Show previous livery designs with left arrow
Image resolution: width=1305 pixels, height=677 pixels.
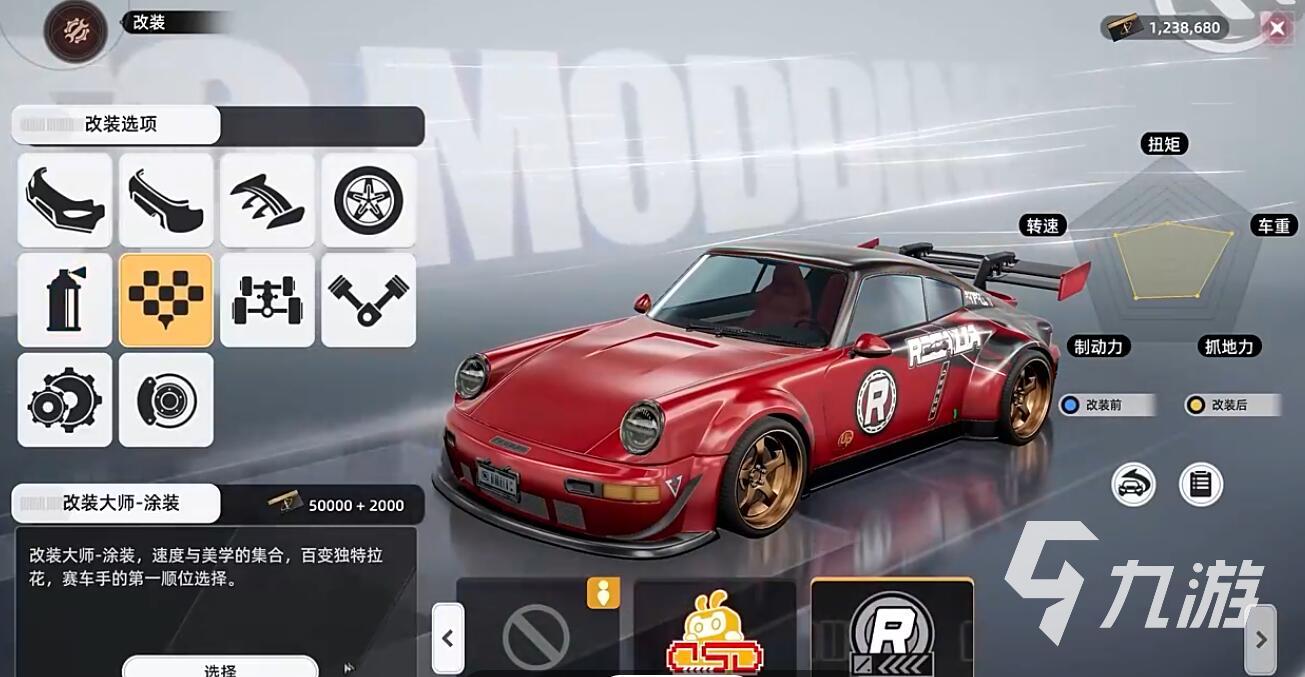448,638
